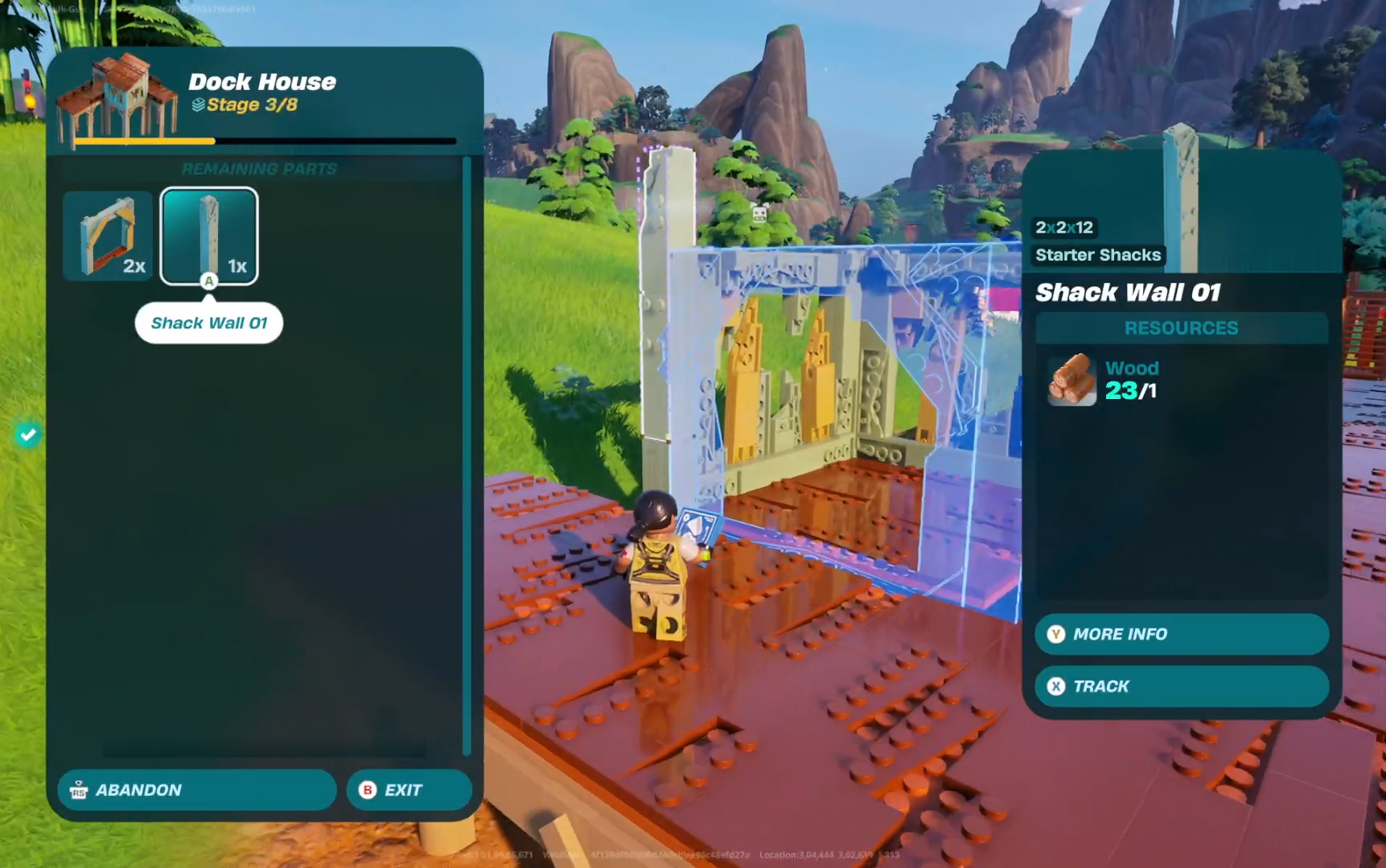Select the Shack Wall 01 part slot

point(209,236)
